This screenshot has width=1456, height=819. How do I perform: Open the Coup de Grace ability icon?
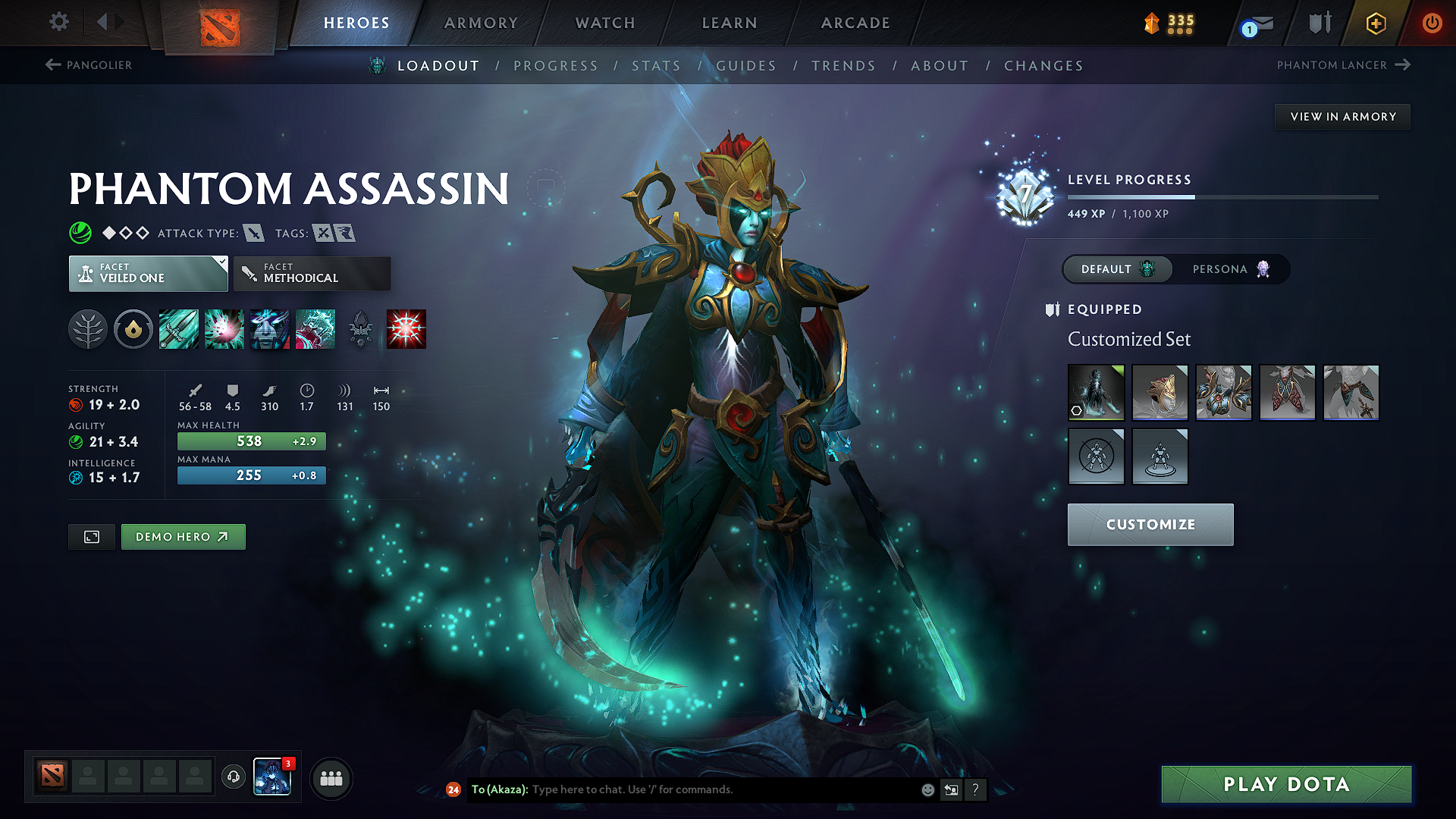coord(406,328)
